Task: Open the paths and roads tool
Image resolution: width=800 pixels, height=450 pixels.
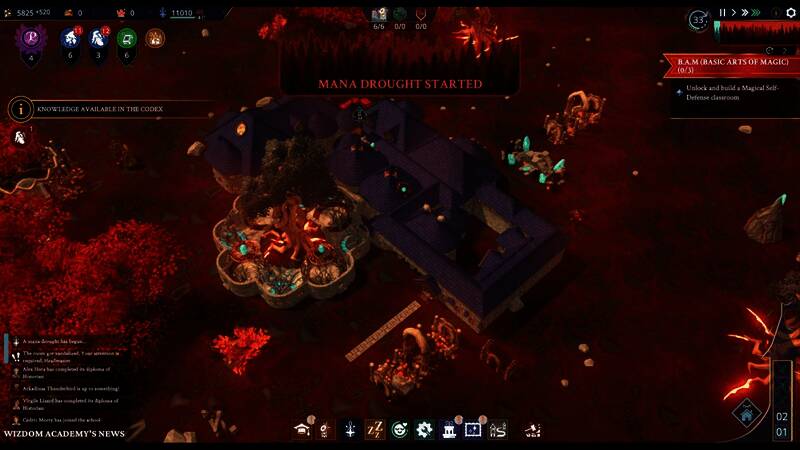Action: click(x=498, y=430)
